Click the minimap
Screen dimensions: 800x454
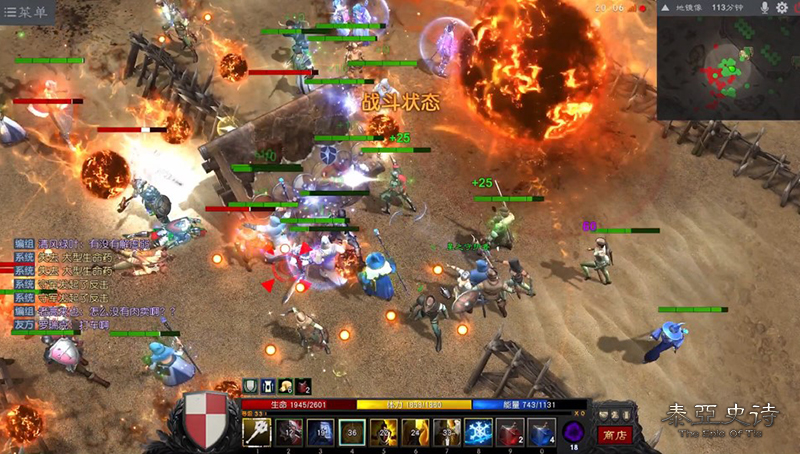727,68
